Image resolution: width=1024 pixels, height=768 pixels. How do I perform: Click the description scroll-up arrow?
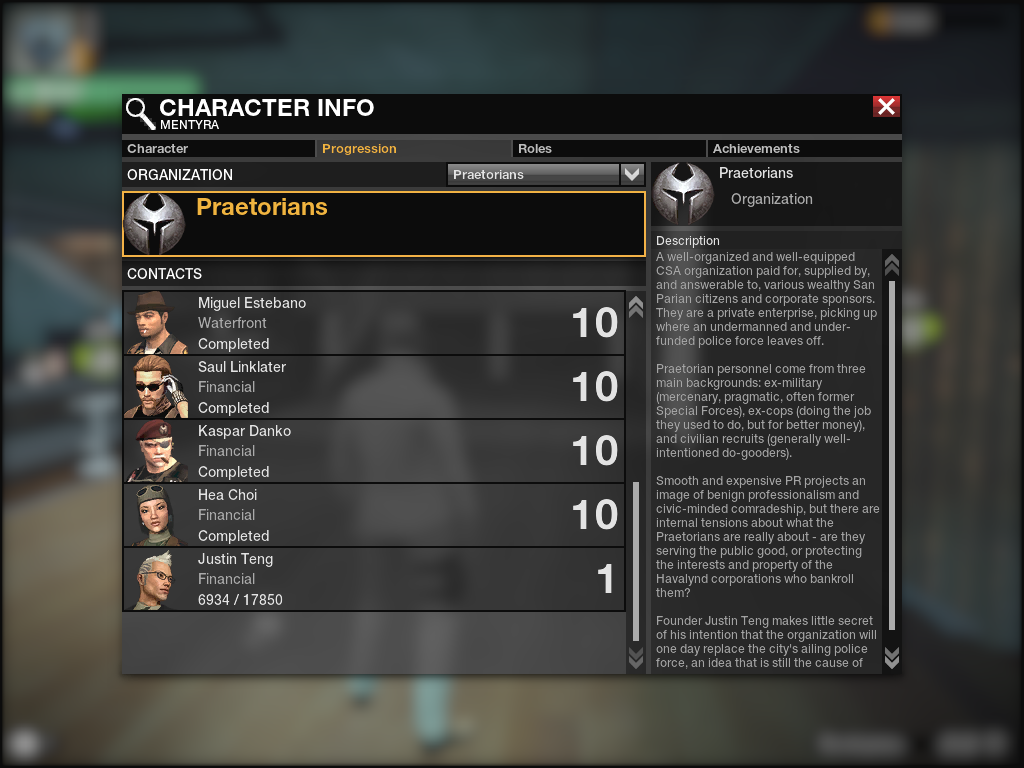pos(892,265)
